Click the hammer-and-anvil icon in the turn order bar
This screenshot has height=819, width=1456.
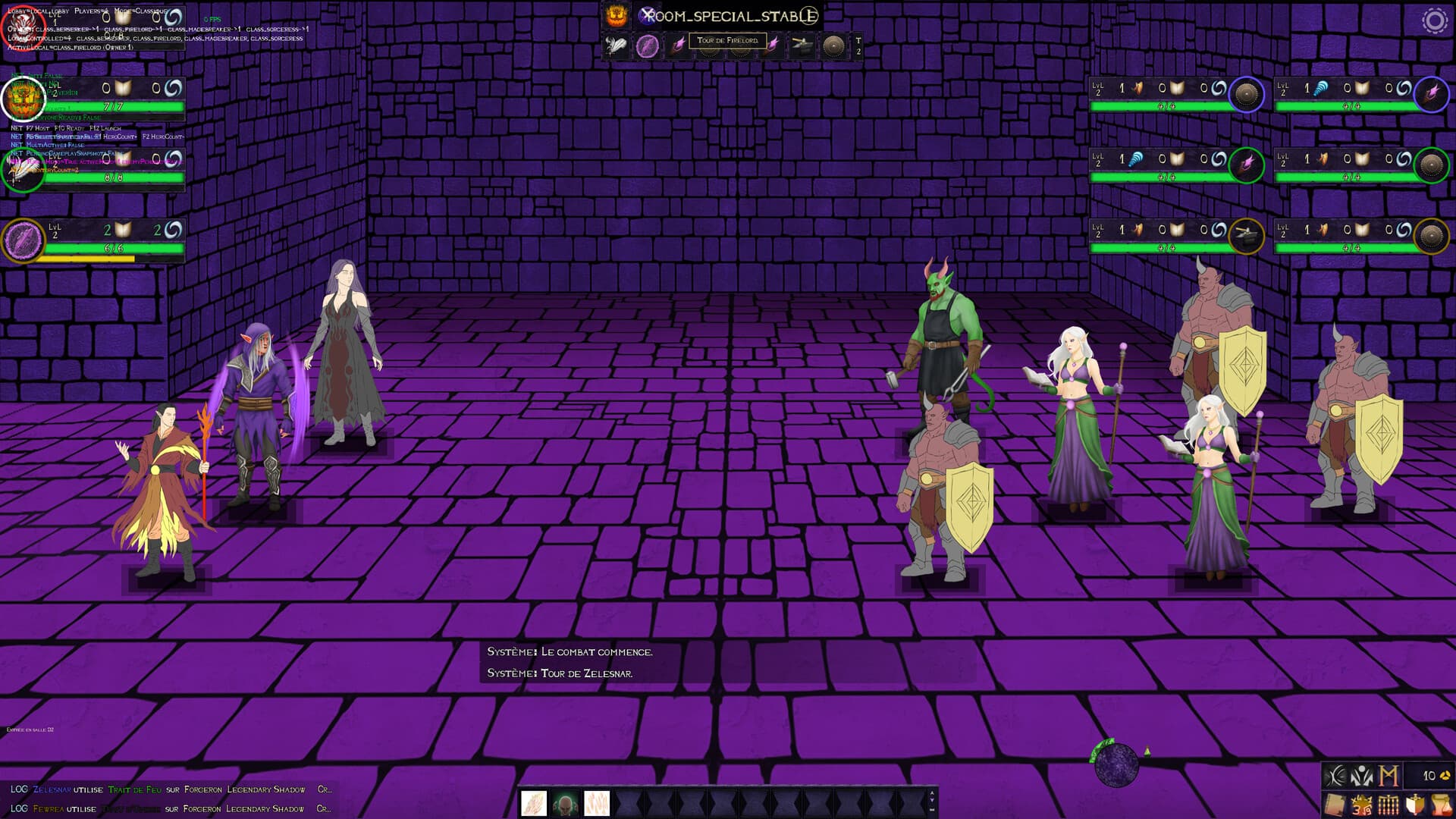pos(802,44)
